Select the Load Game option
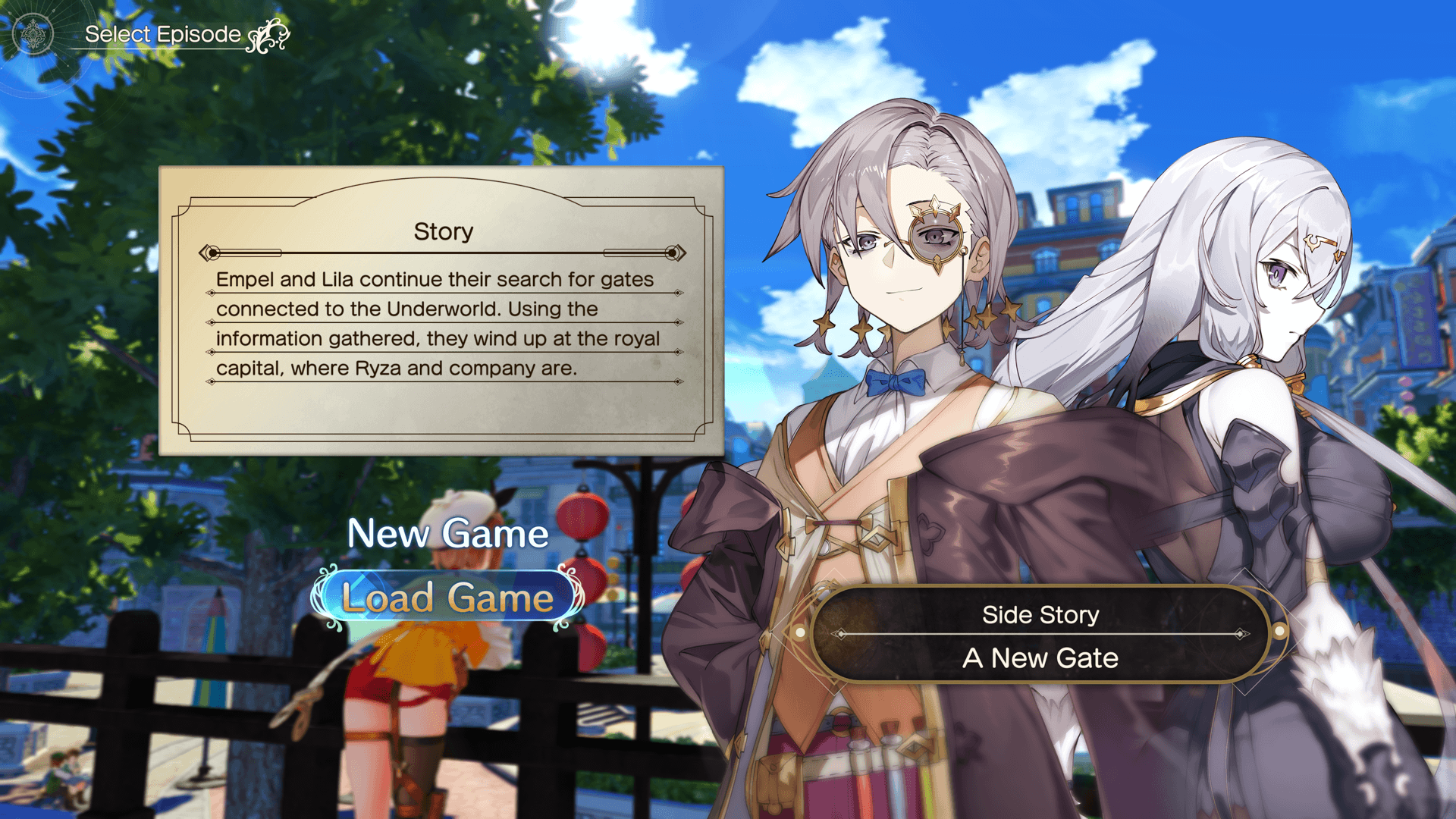This screenshot has width=1456, height=819. (x=447, y=598)
